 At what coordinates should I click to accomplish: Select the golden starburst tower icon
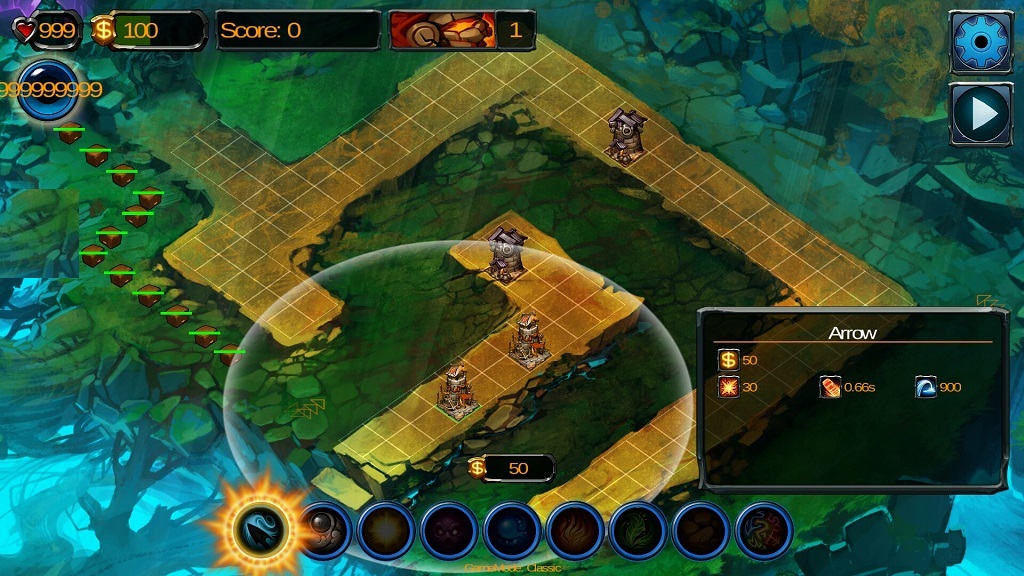click(x=387, y=530)
